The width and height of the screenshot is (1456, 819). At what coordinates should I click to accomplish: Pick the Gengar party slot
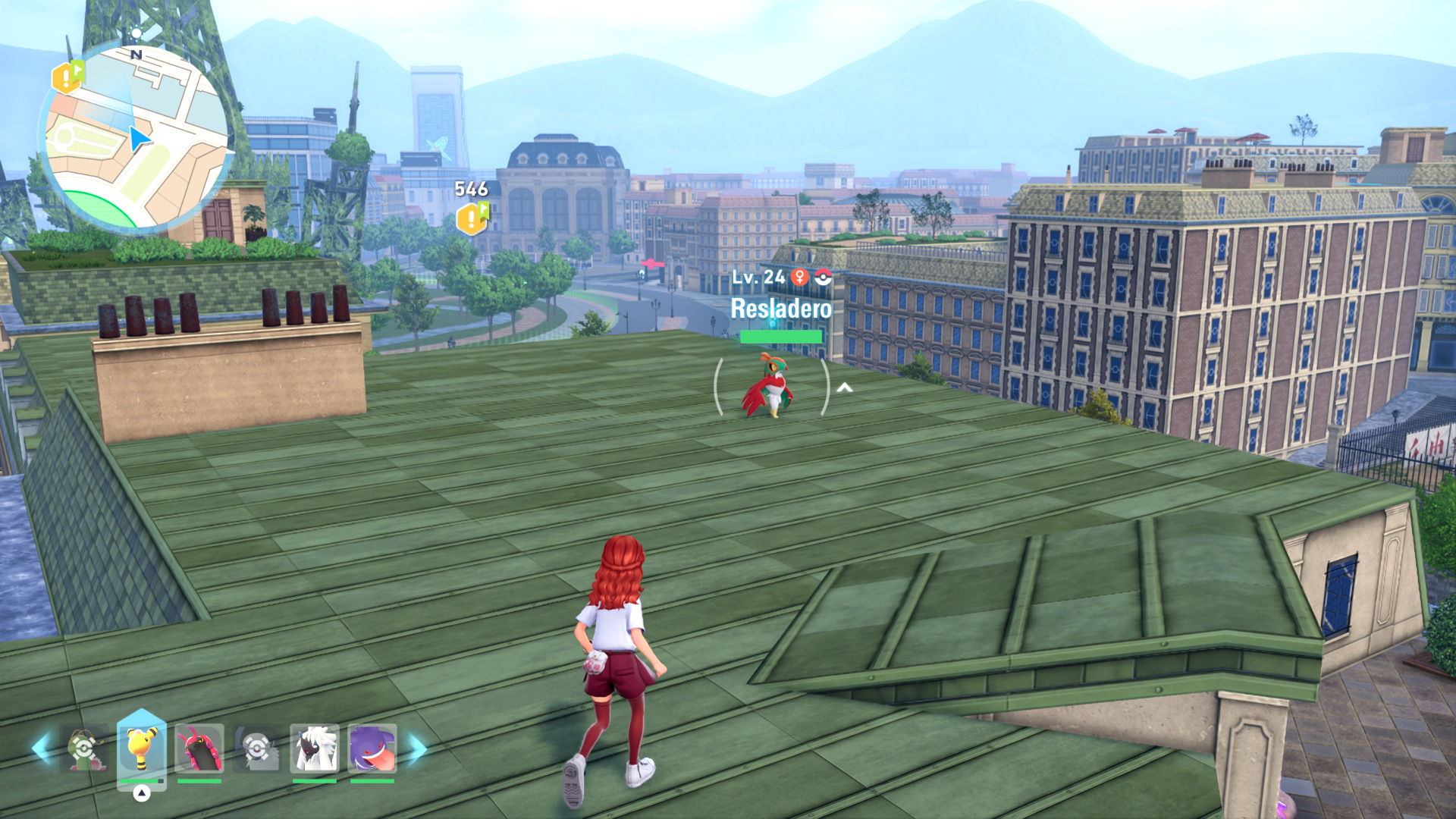[x=372, y=748]
